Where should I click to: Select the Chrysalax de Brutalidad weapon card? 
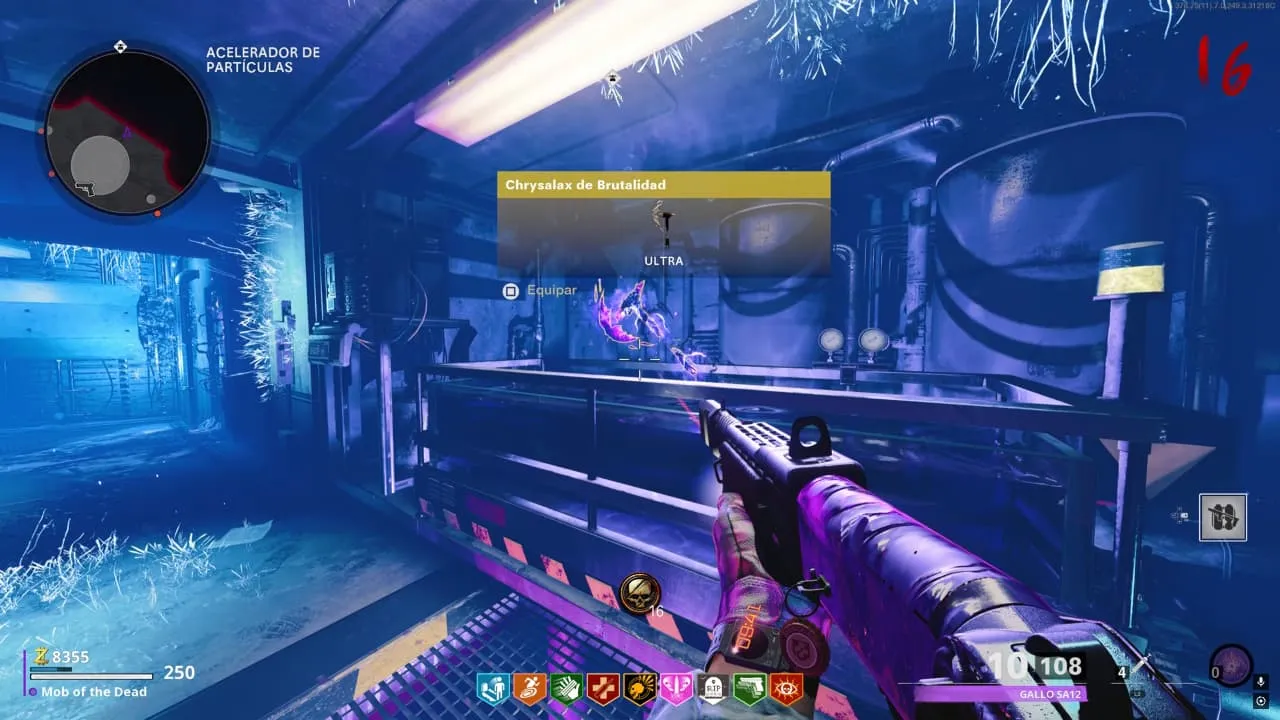point(664,224)
